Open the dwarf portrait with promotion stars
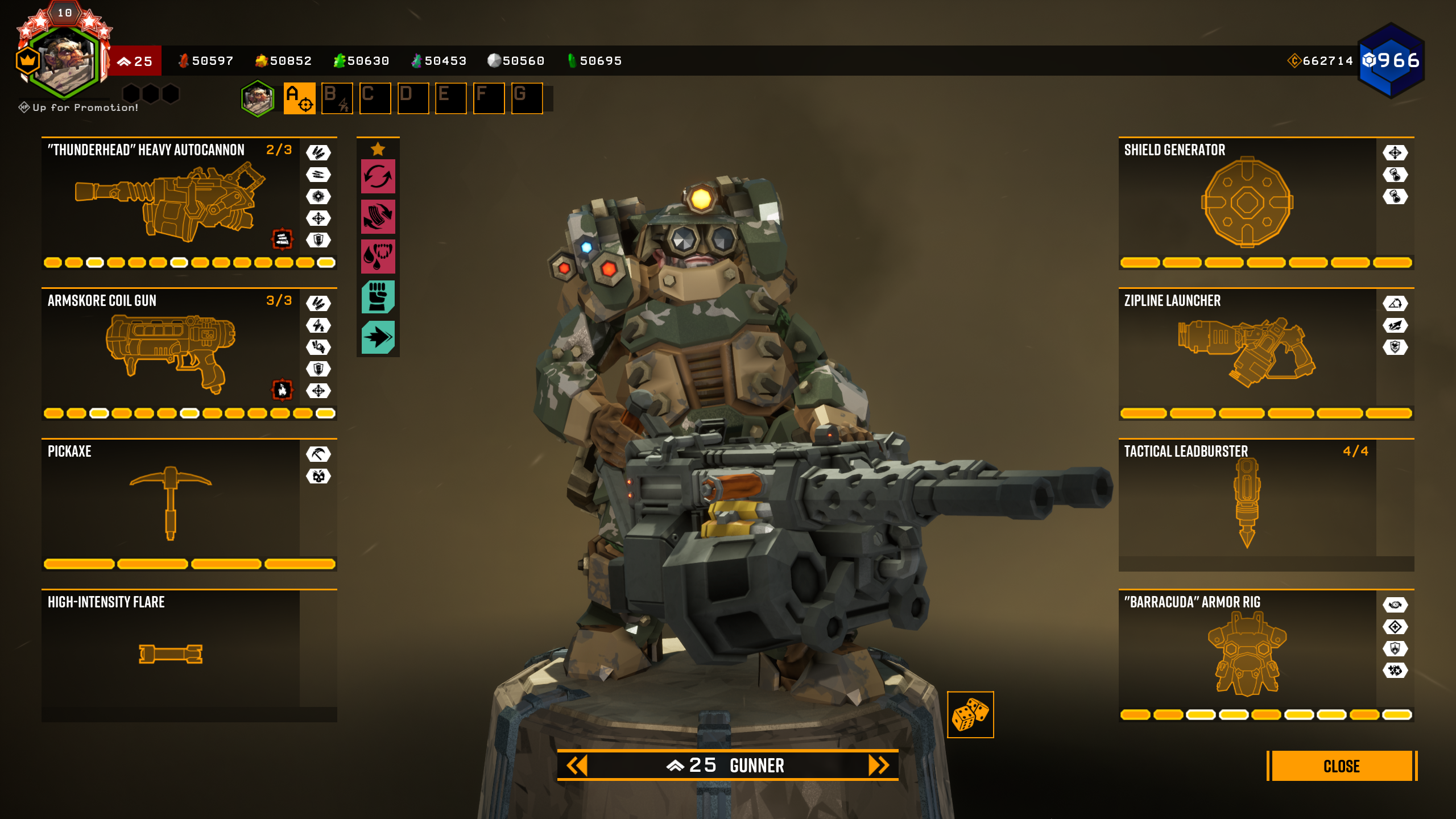 (x=64, y=60)
